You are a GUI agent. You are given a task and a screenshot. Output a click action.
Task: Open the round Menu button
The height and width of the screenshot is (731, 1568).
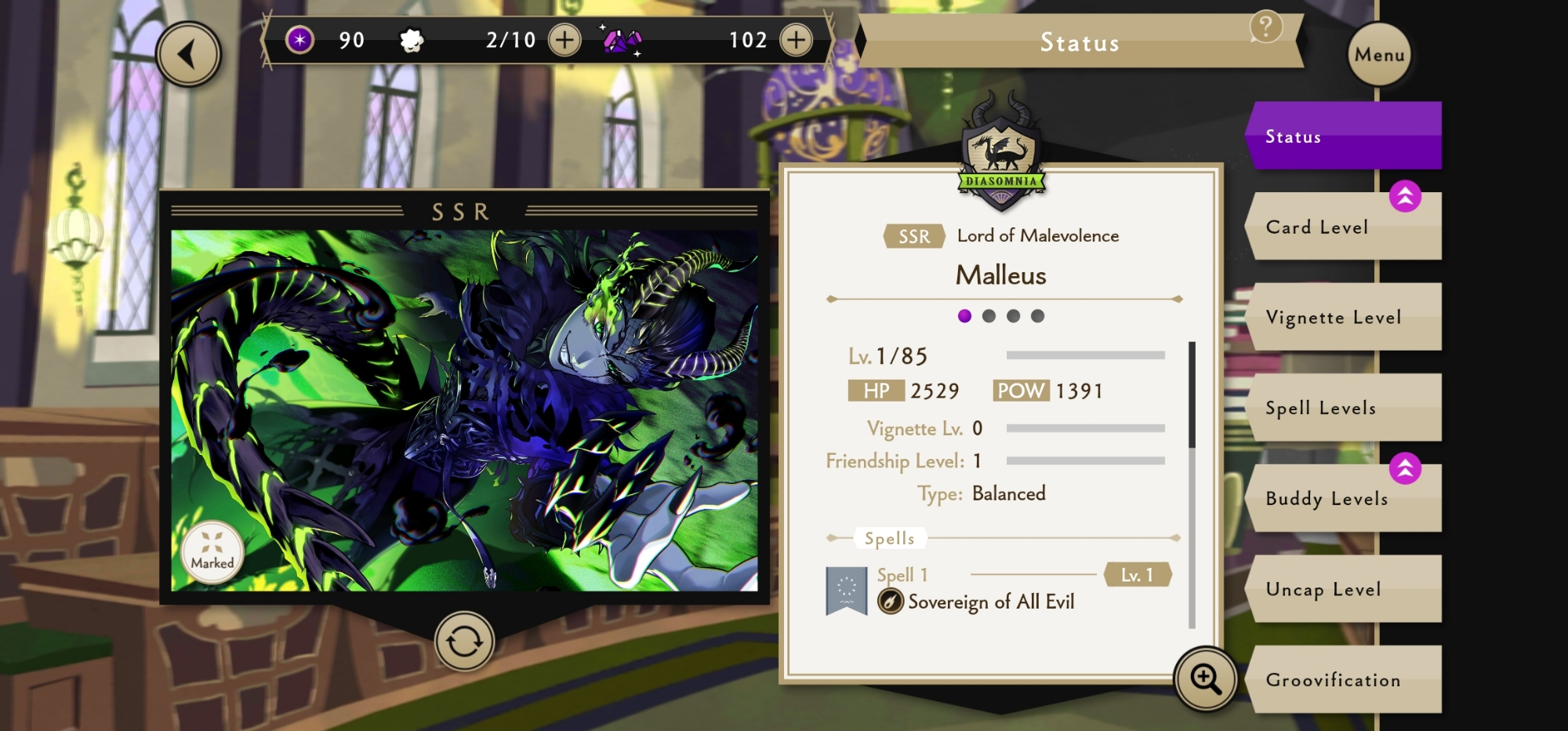pyautogui.click(x=1379, y=54)
